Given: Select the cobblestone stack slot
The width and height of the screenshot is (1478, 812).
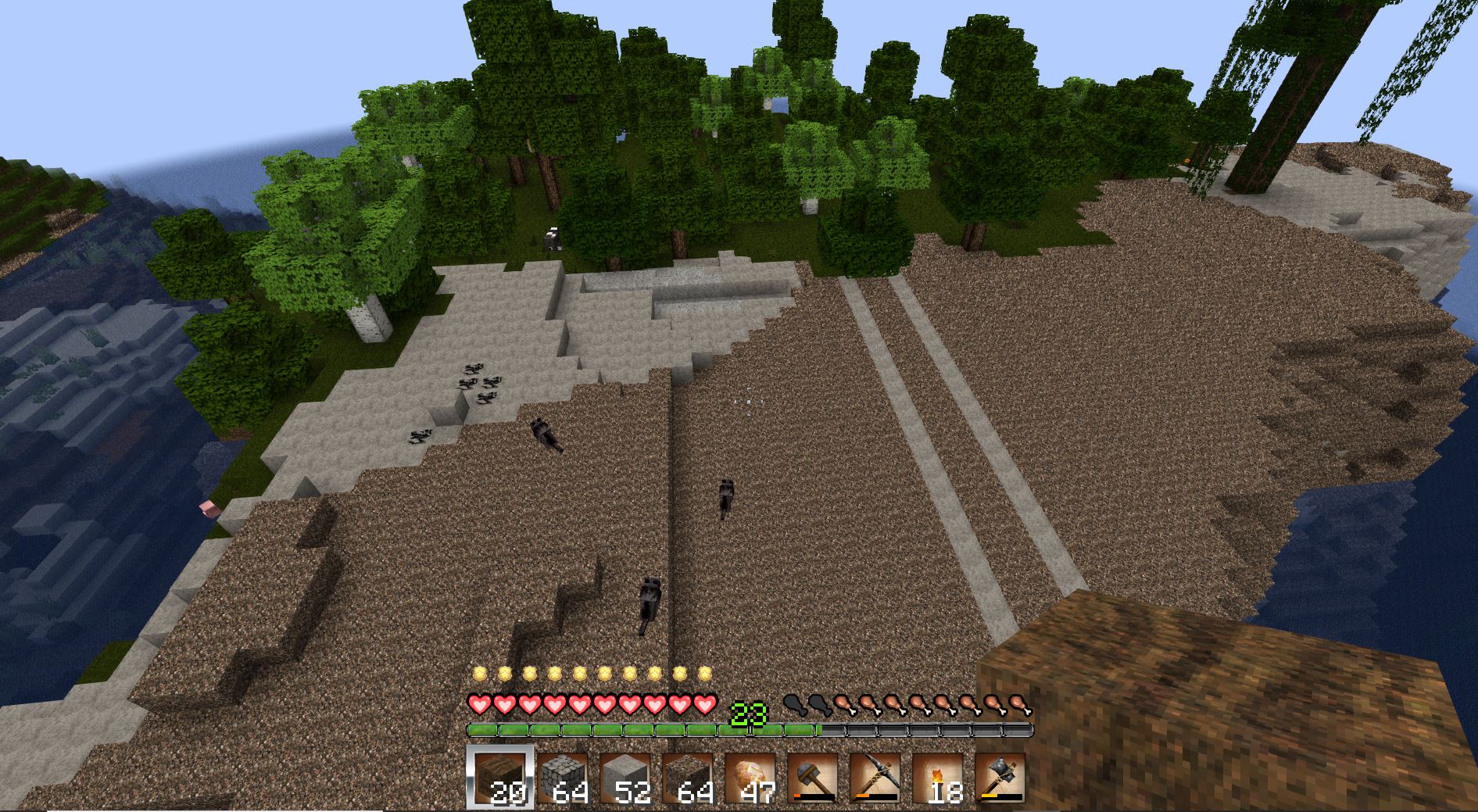Looking at the screenshot, I should click(x=563, y=778).
